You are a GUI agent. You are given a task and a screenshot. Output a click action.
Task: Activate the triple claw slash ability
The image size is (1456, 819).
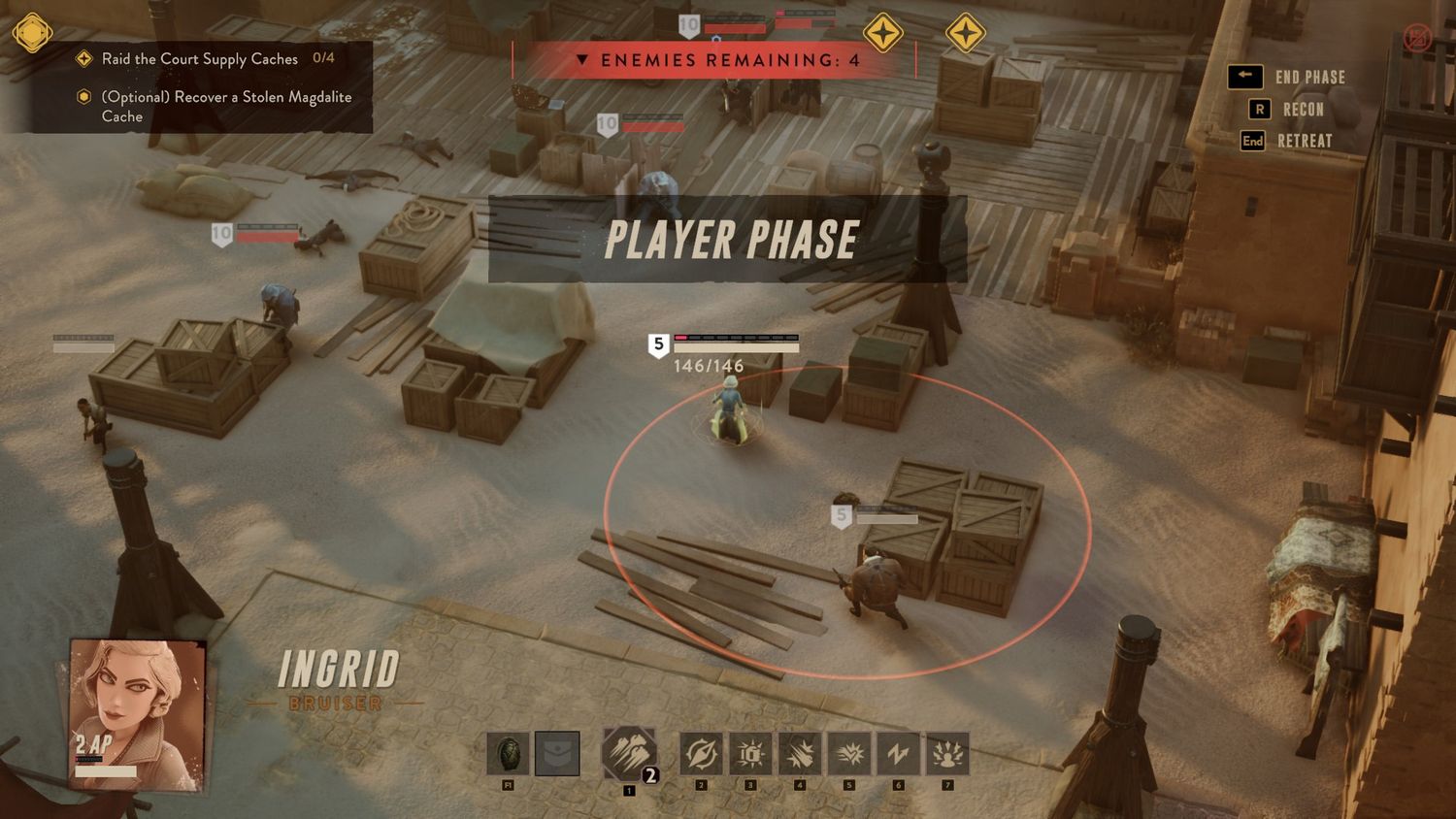(629, 753)
